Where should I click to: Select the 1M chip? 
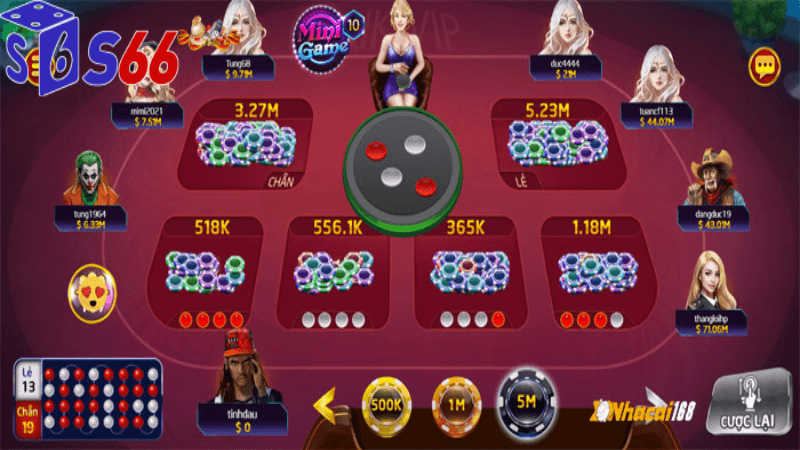tap(456, 405)
